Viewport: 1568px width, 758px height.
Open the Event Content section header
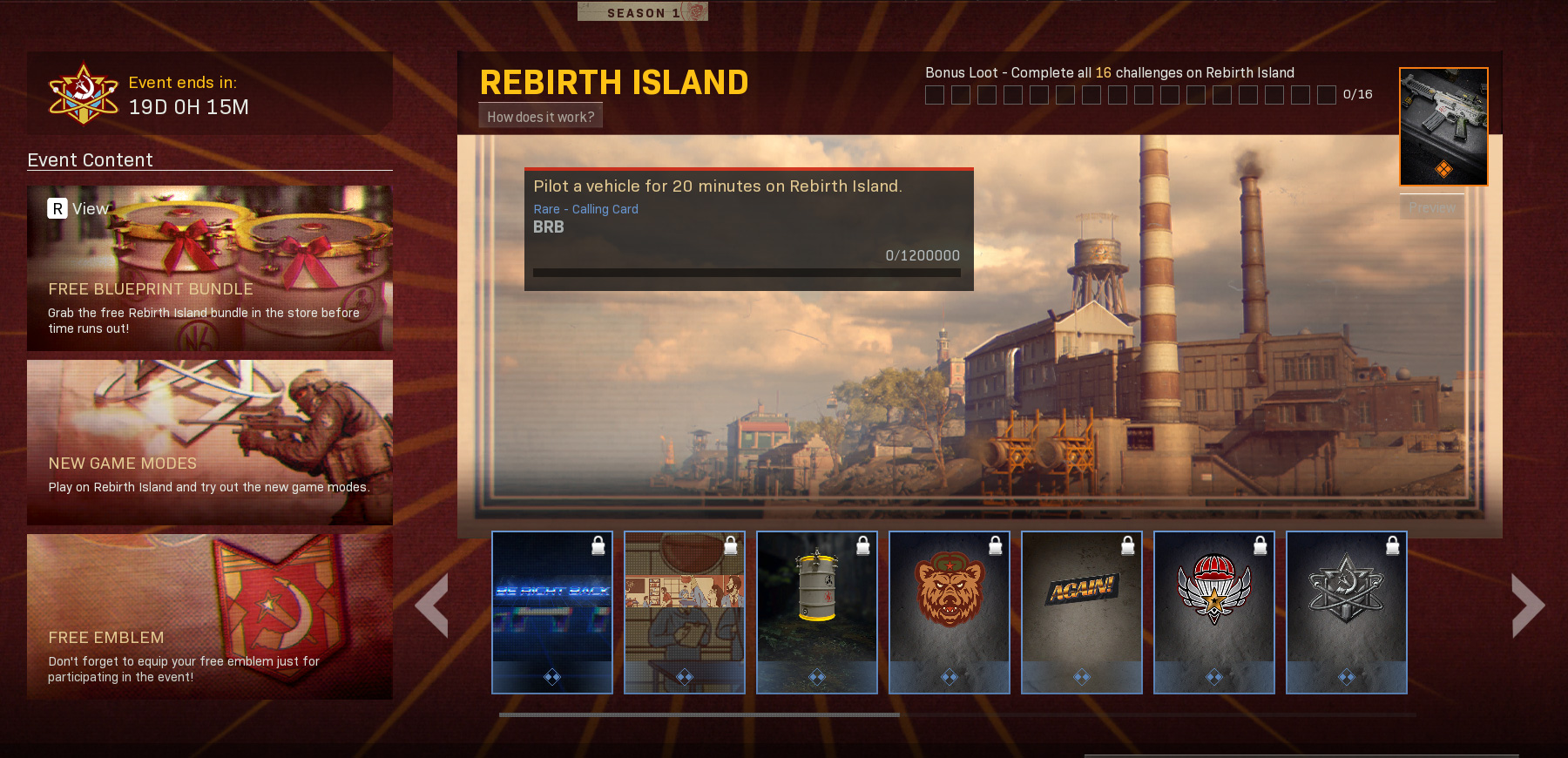89,160
